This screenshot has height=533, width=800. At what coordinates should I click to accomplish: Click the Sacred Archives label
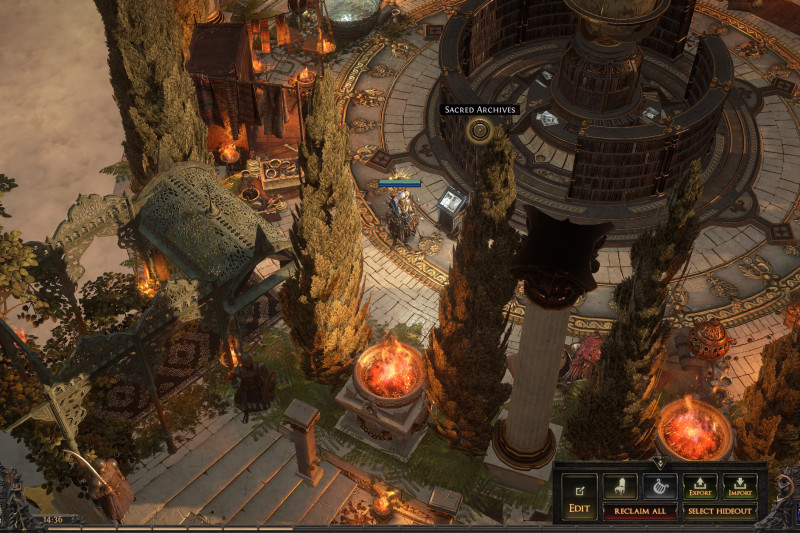(x=480, y=109)
